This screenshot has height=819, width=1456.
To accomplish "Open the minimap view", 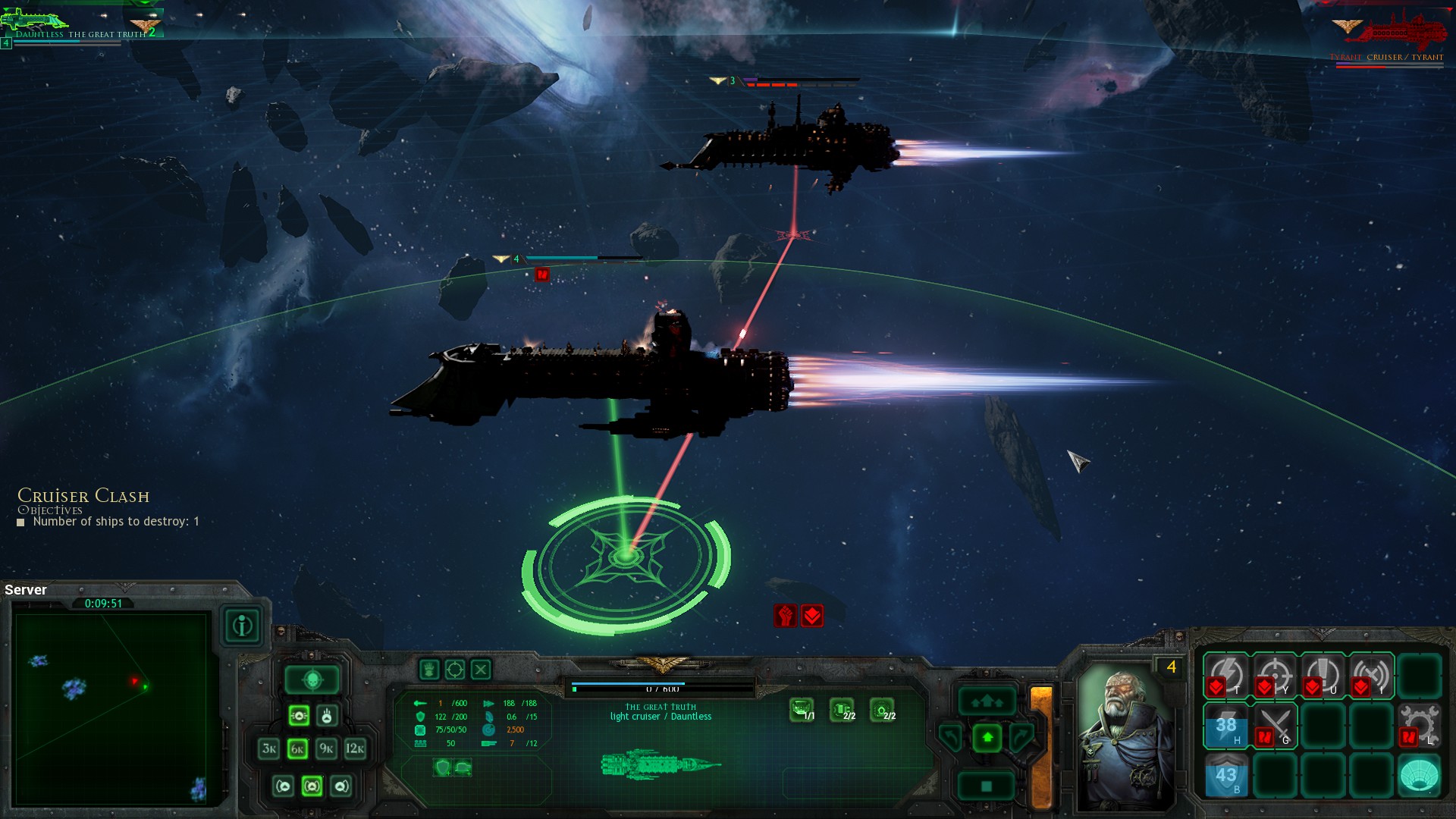I will tap(111, 709).
